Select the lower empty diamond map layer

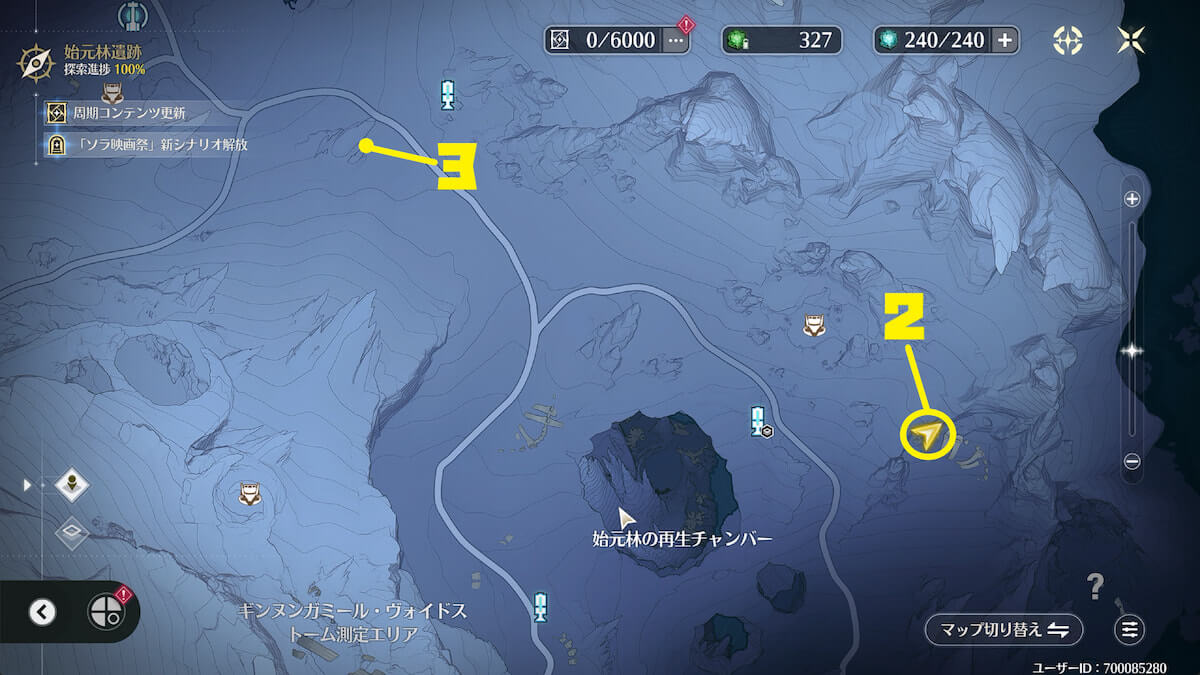[72, 532]
